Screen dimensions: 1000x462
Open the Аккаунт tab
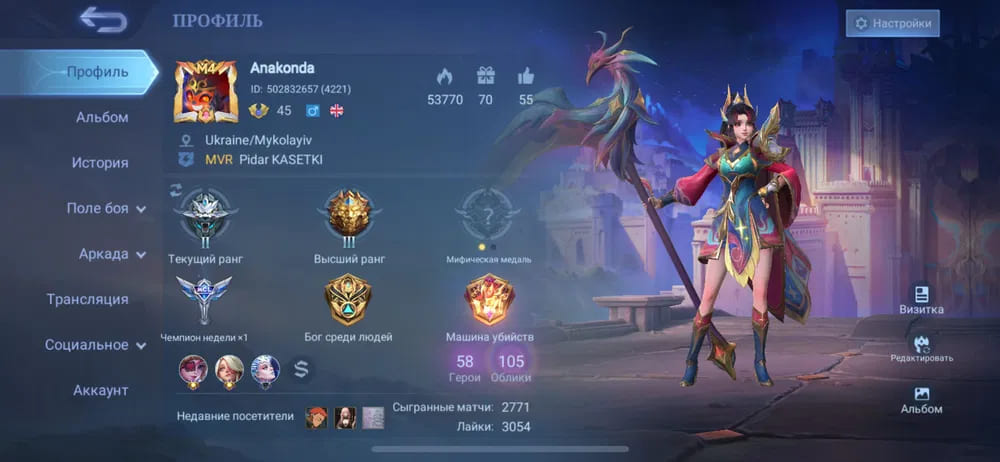point(100,390)
